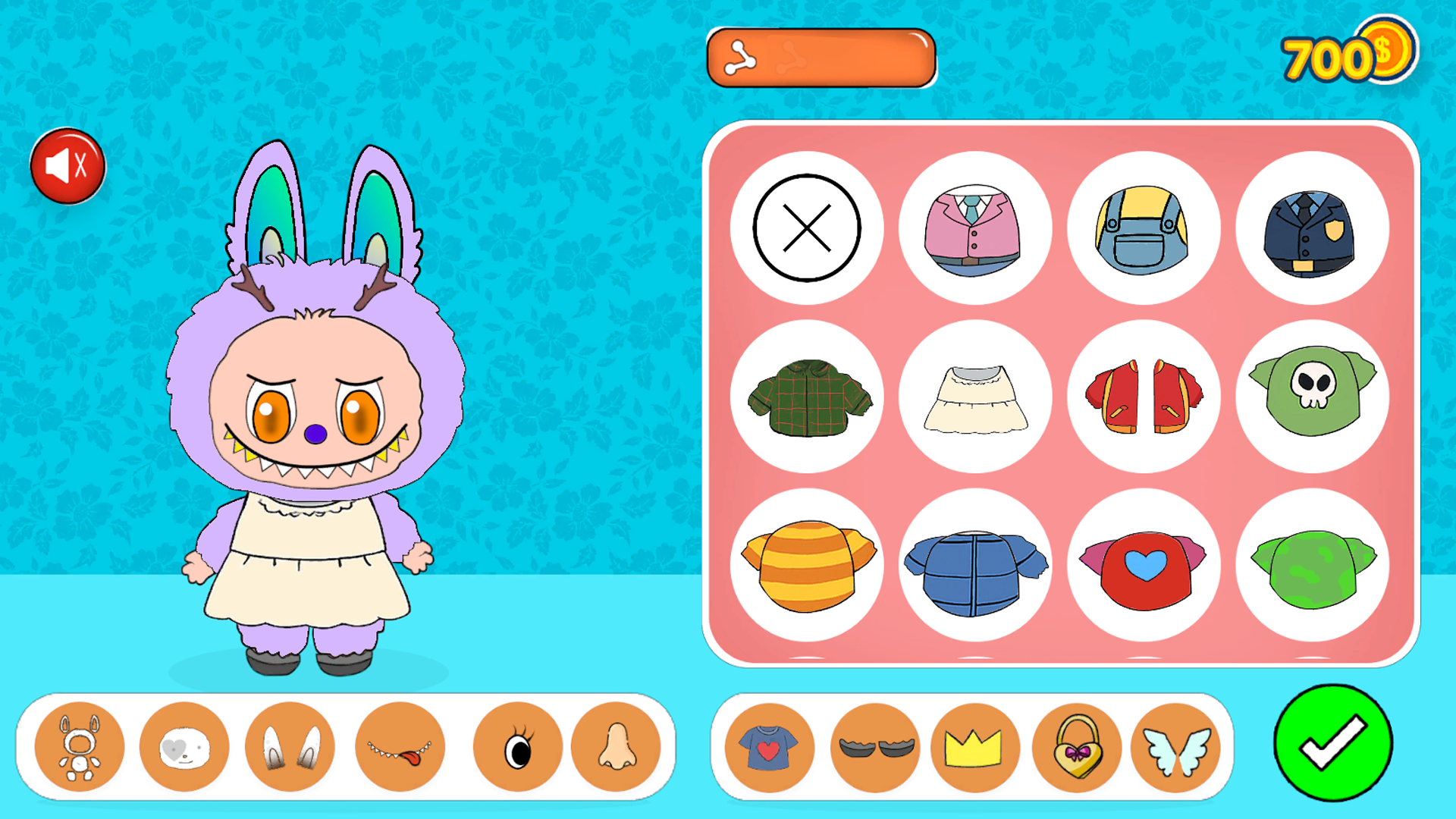
Task: Choose the blue puffer jacket
Action: [975, 564]
